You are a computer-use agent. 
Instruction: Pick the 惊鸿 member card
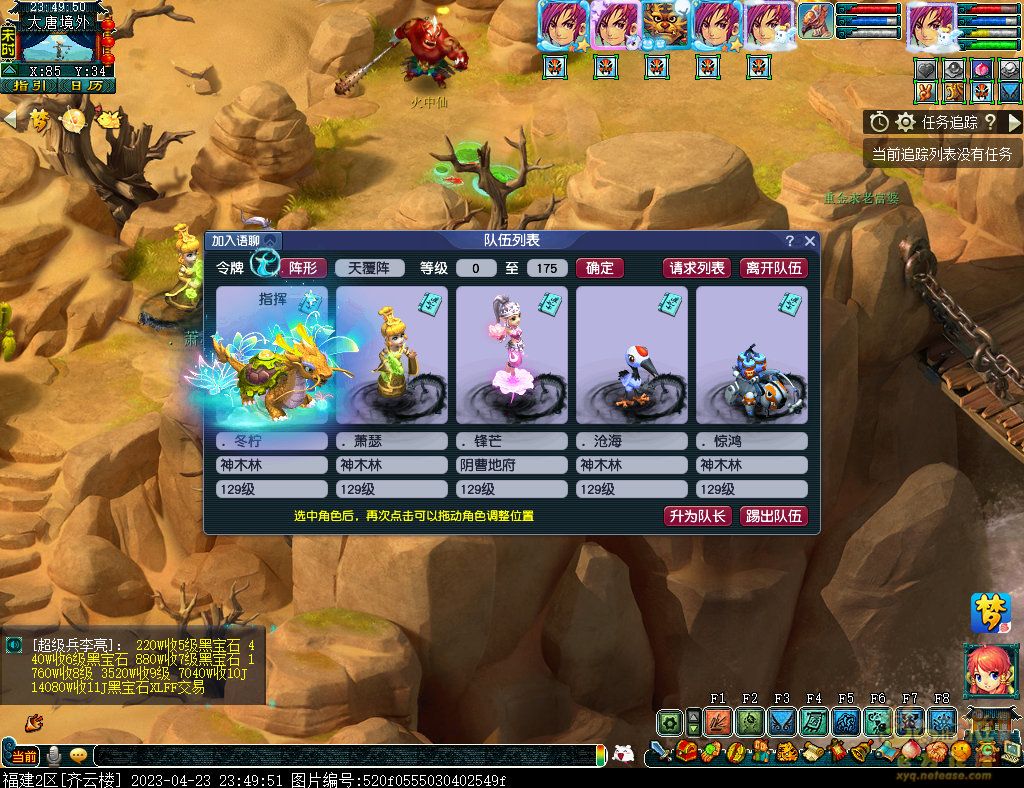(x=751, y=356)
